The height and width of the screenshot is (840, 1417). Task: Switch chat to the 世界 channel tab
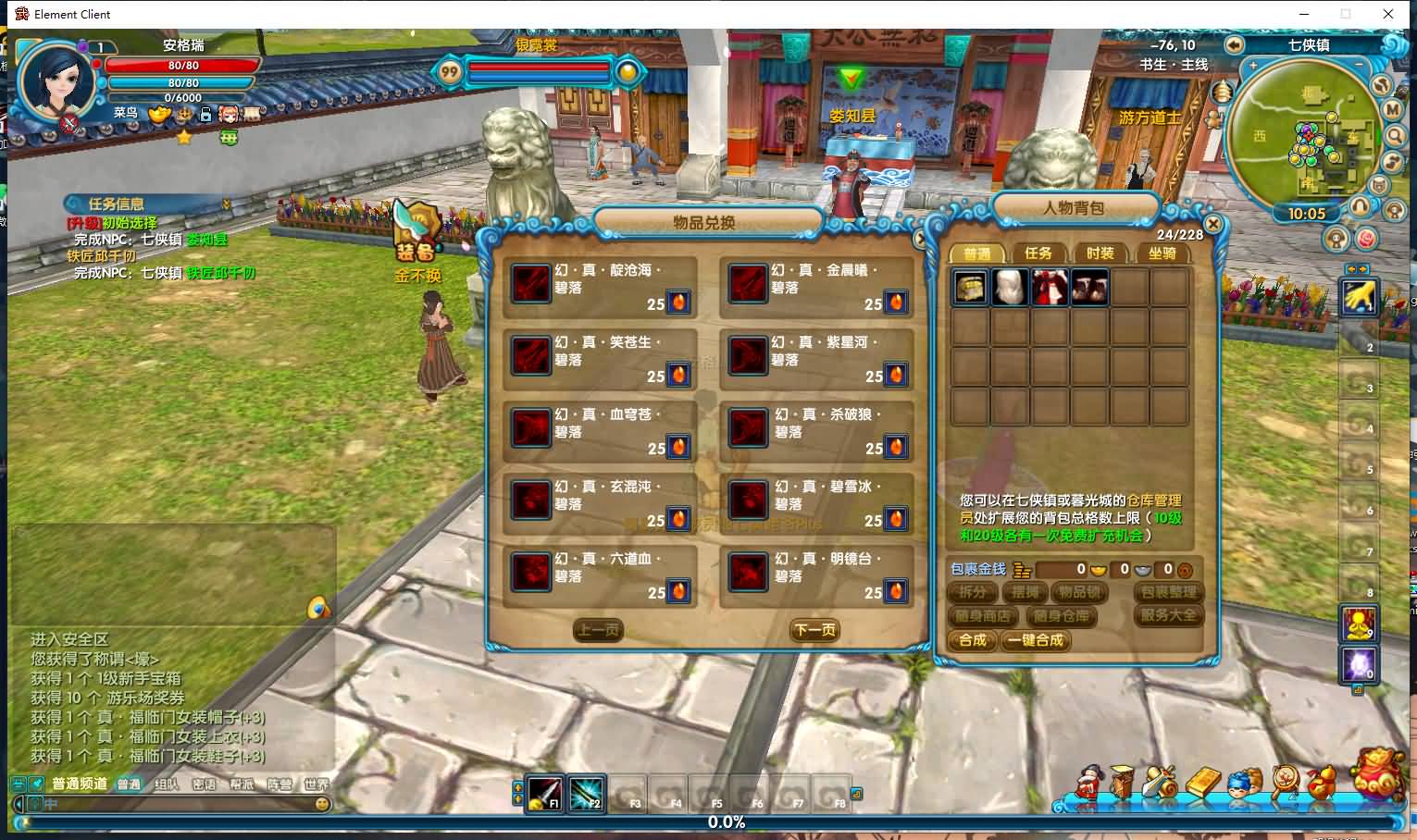pyautogui.click(x=317, y=783)
